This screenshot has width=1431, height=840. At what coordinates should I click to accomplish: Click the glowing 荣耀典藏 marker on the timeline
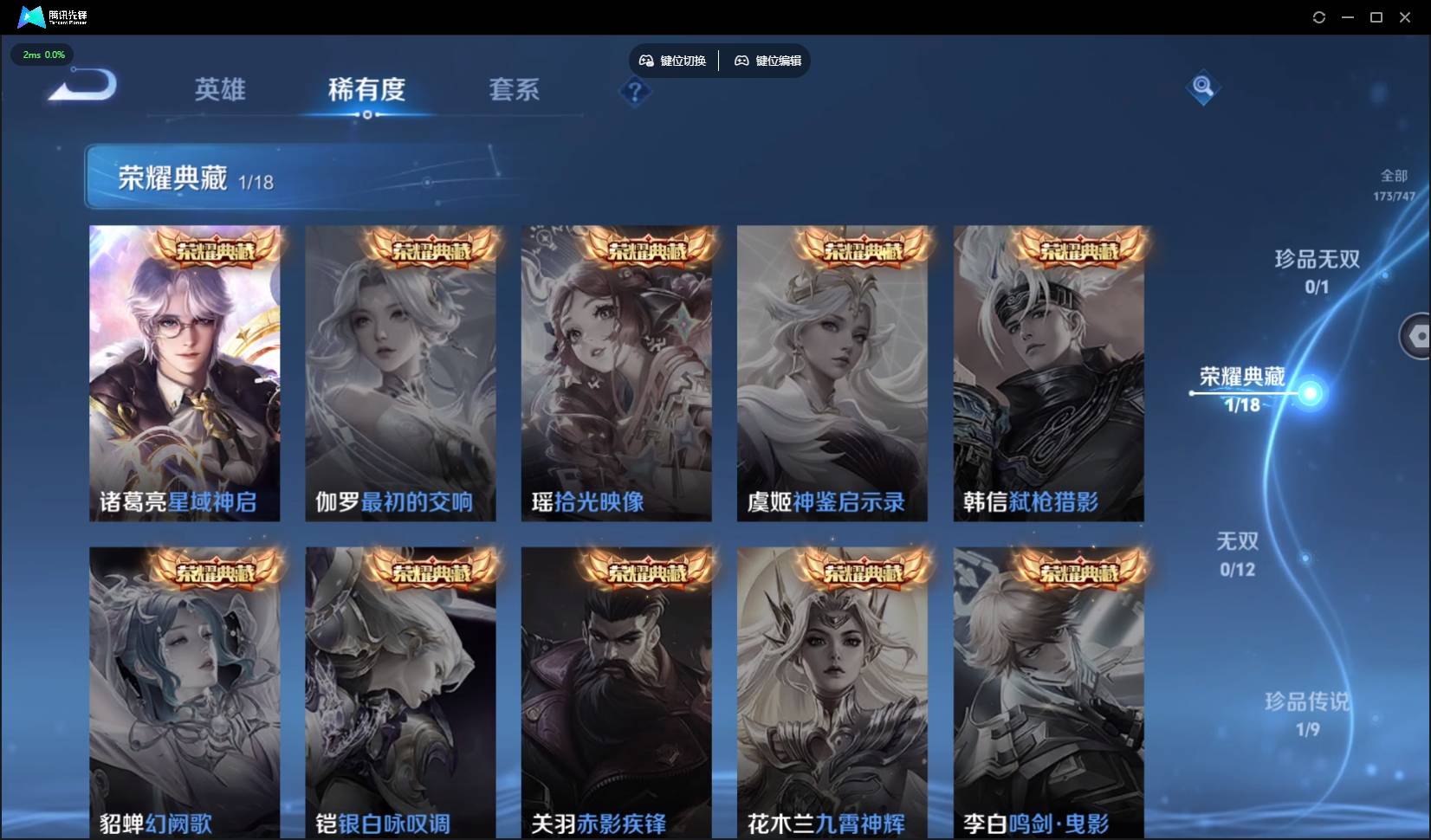(1311, 395)
